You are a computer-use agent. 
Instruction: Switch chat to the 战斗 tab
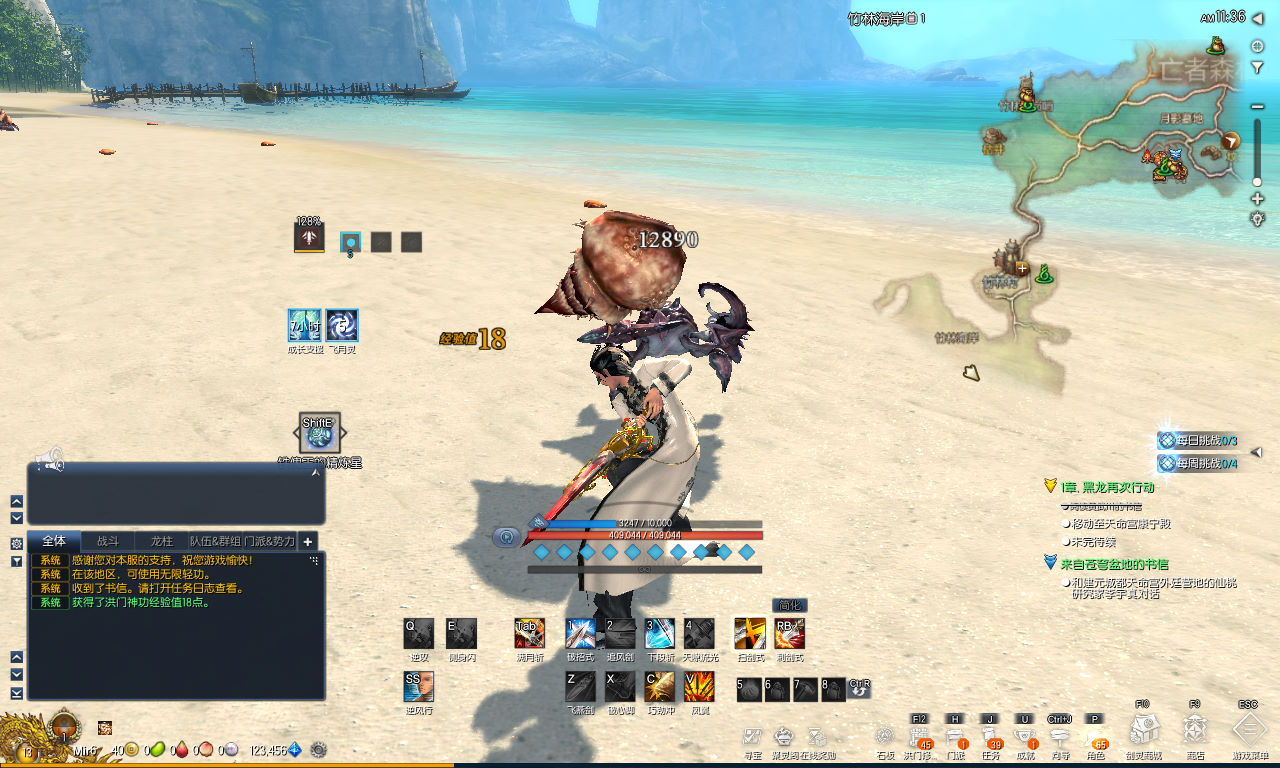[x=108, y=541]
